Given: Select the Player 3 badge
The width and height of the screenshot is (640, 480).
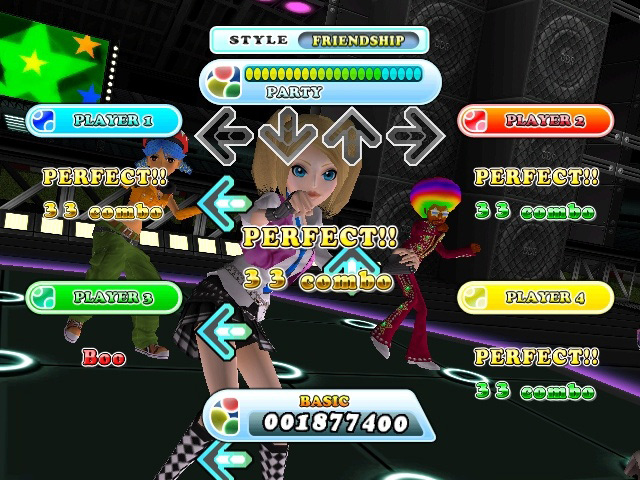Looking at the screenshot, I should [103, 297].
